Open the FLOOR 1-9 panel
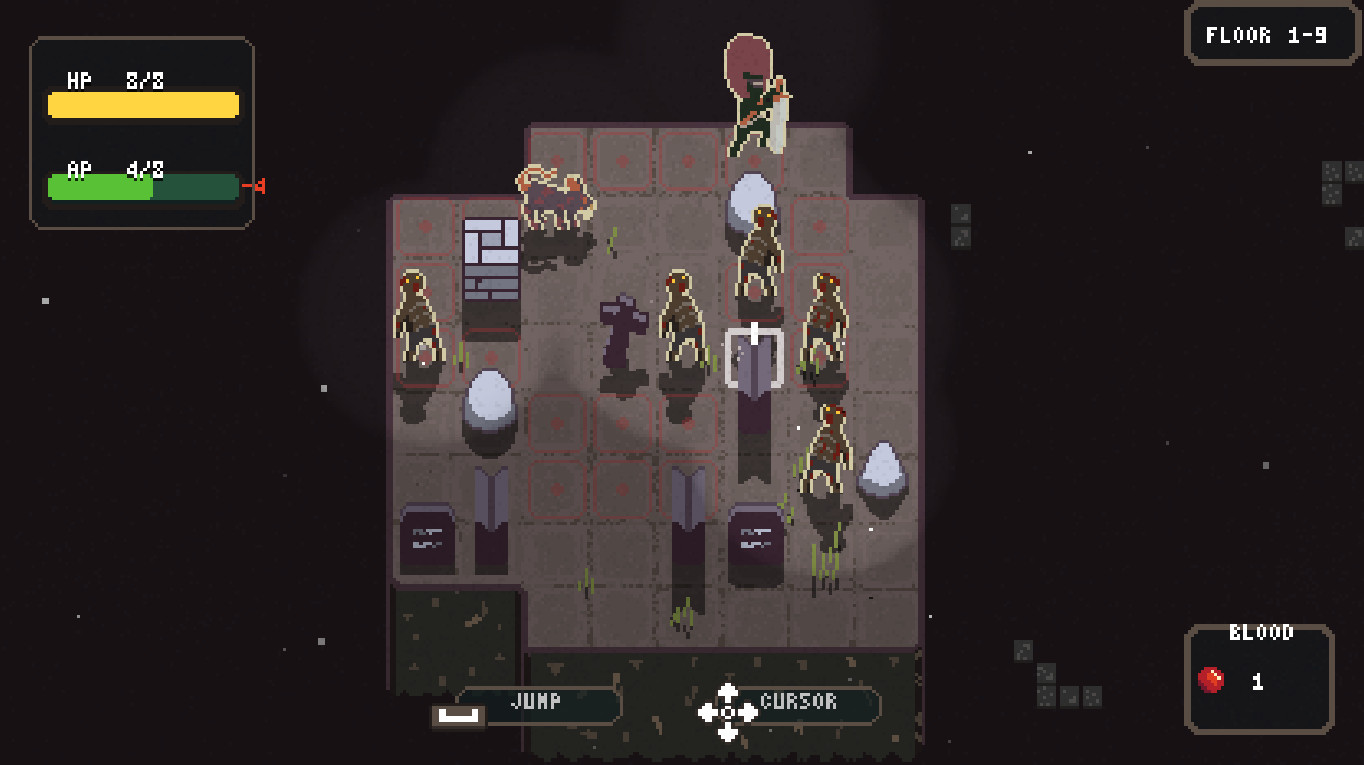The image size is (1364, 765). coord(1270,33)
